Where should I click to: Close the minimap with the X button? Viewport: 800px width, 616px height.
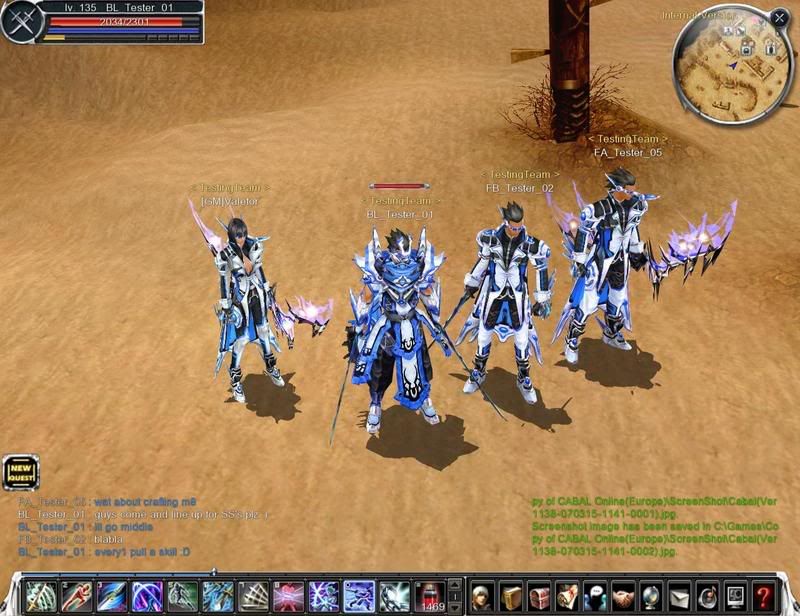pyautogui.click(x=779, y=18)
